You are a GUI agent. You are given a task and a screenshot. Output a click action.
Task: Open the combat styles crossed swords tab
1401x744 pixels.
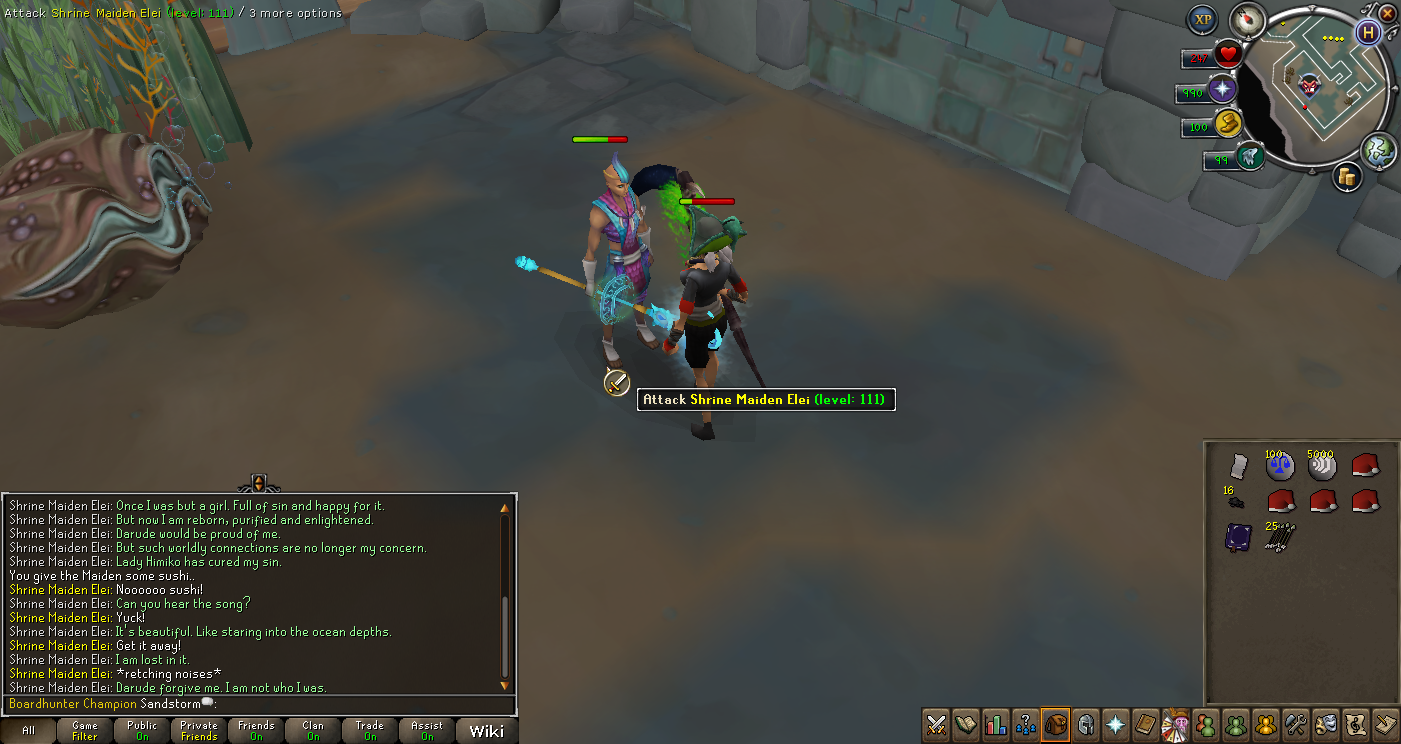point(936,723)
